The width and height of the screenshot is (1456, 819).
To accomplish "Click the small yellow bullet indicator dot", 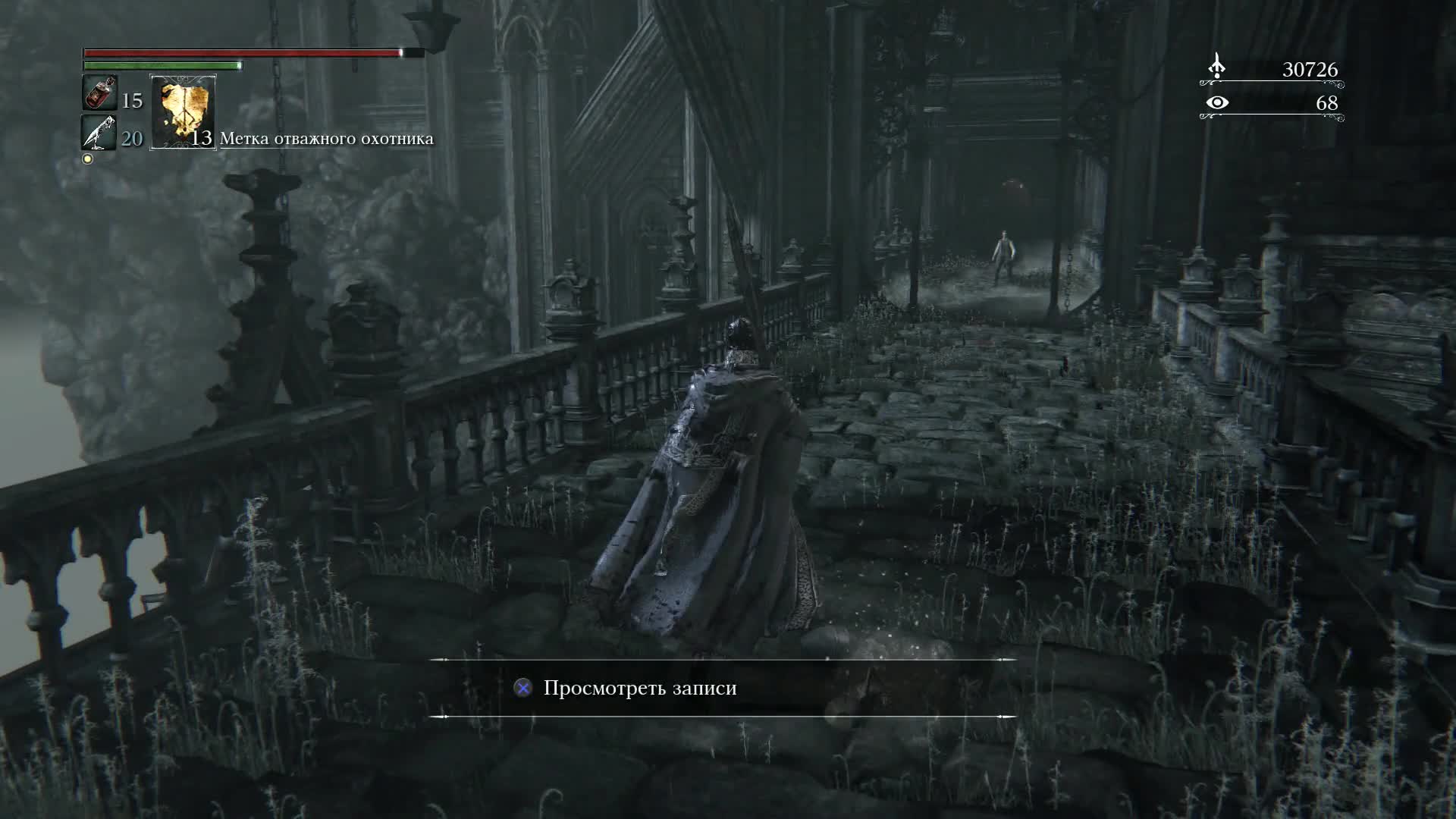I will pyautogui.click(x=87, y=158).
